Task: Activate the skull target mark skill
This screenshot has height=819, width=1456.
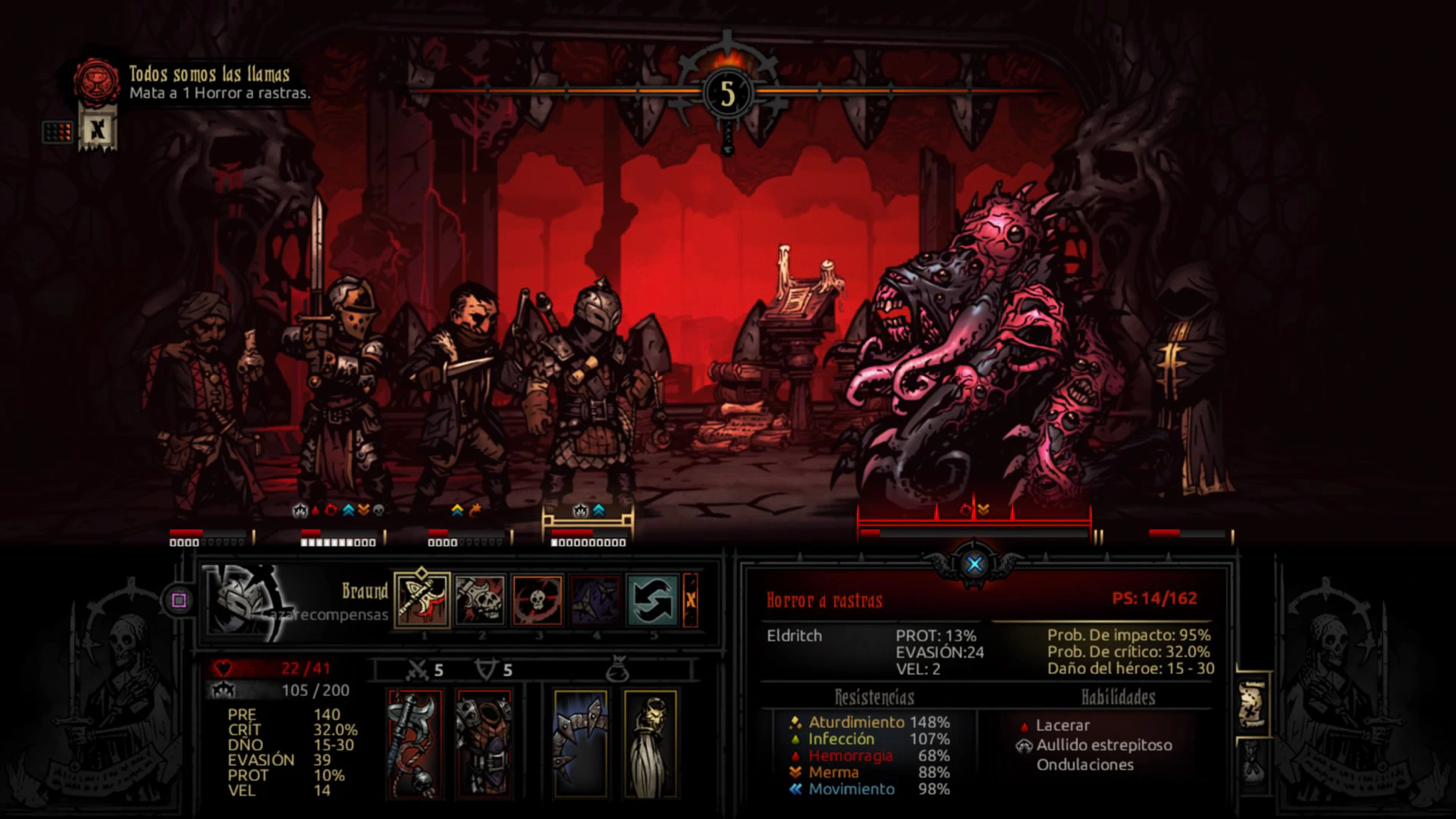Action: coord(538,600)
